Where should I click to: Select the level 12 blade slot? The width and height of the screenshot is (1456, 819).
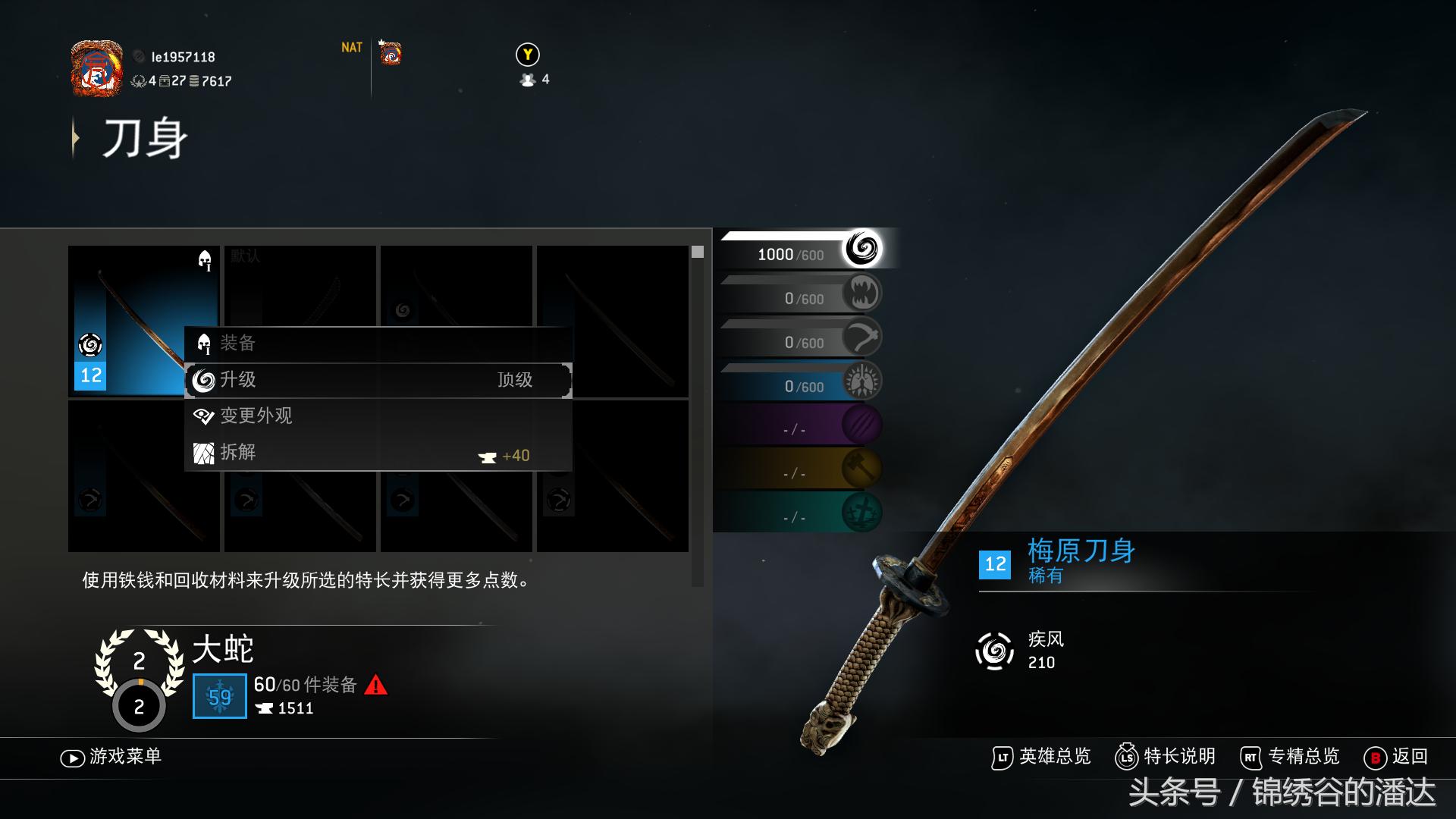143,320
